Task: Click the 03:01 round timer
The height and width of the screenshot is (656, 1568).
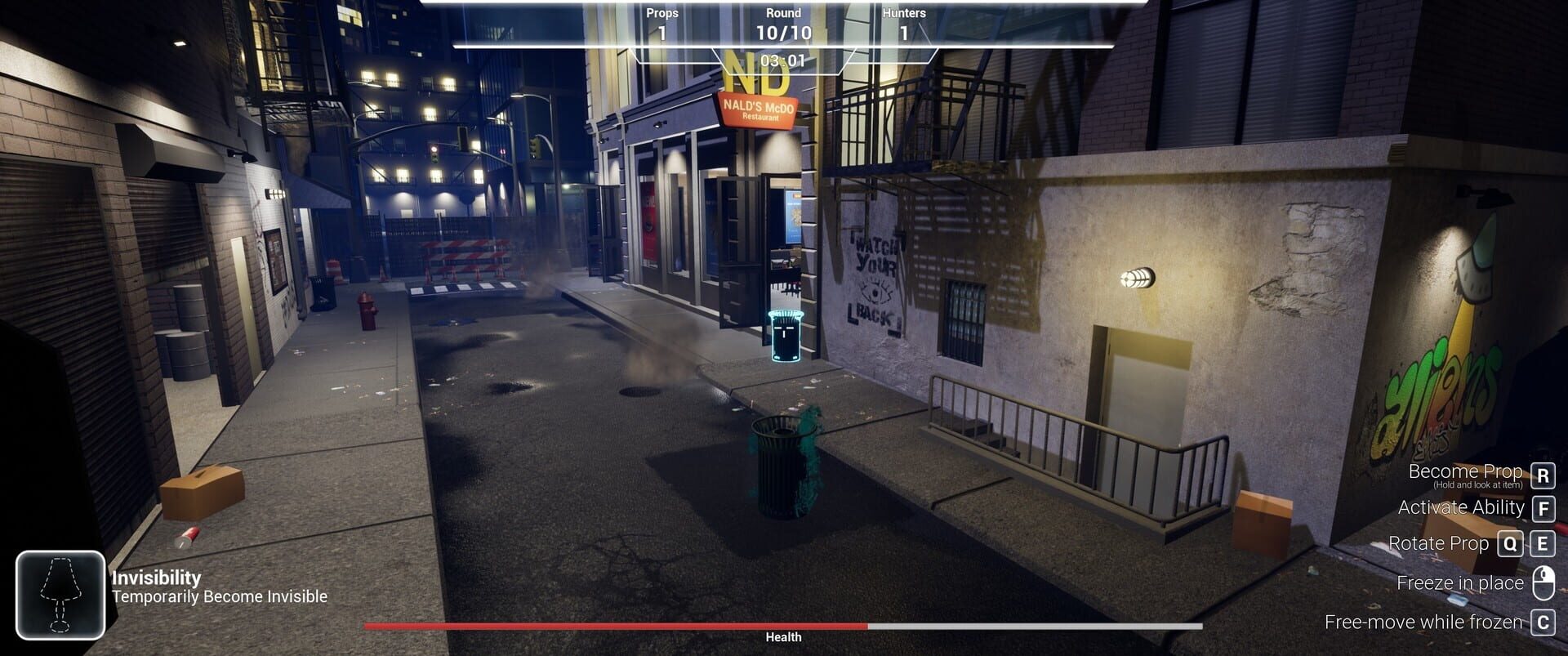Action: 782,60
